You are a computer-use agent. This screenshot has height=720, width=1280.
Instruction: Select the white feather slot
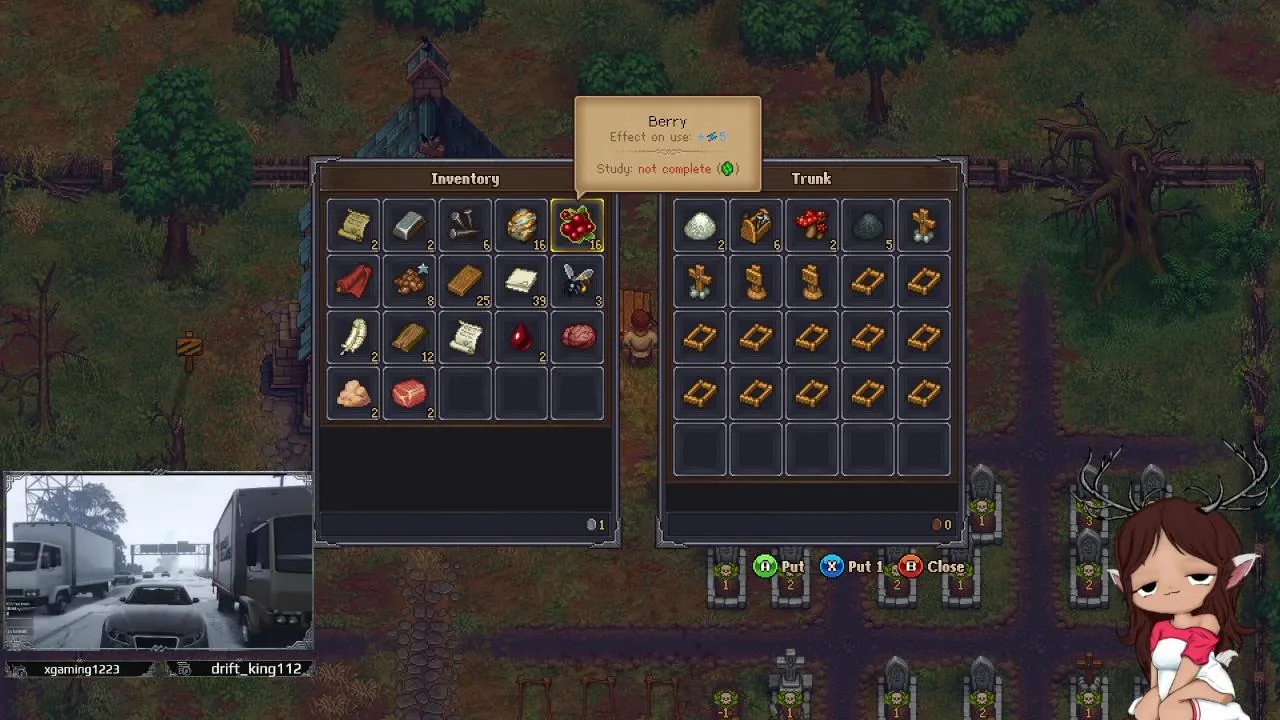point(353,338)
